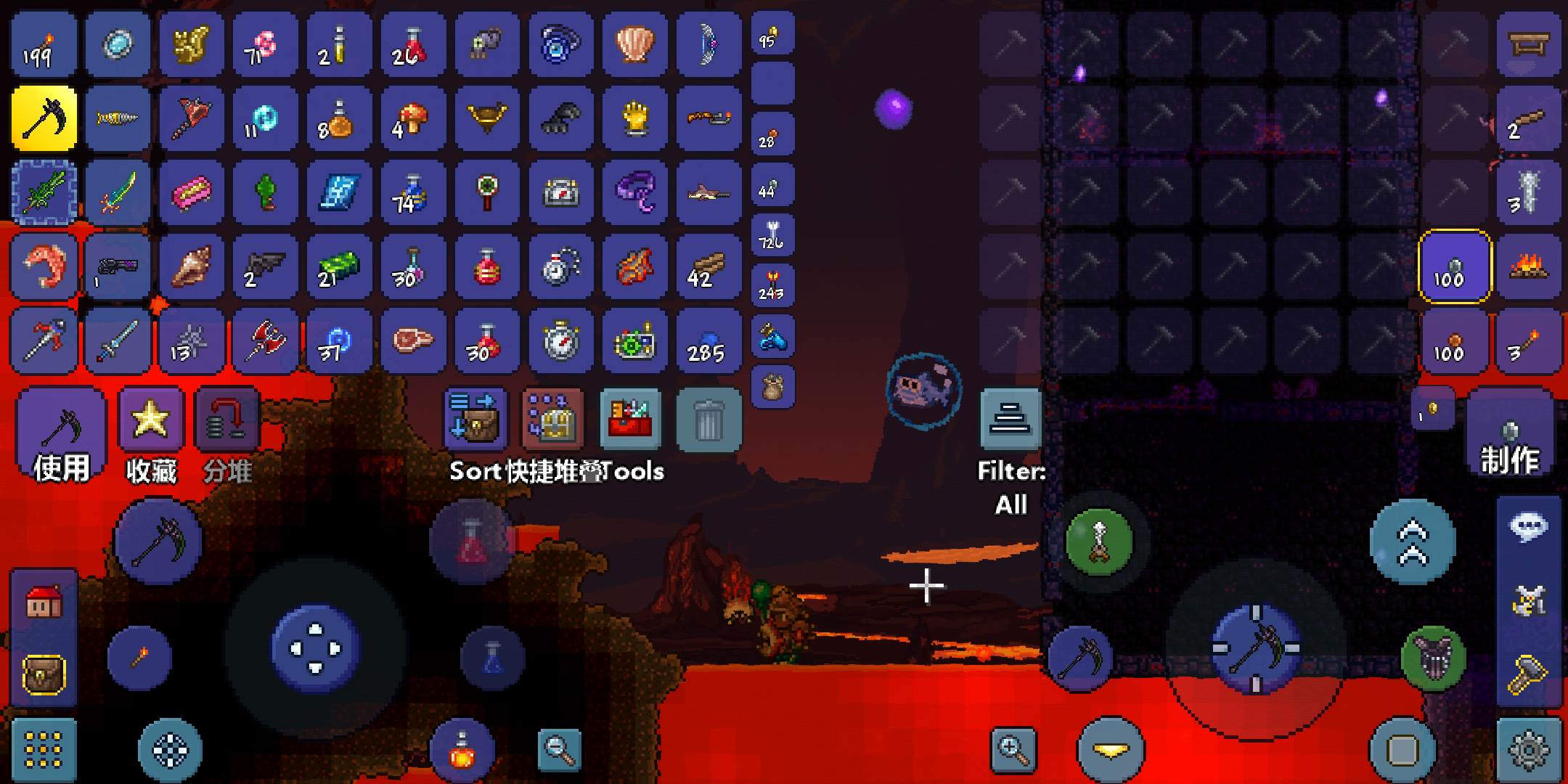The height and width of the screenshot is (784, 1568).
Task: Open the housing menu house icon
Action: pyautogui.click(x=44, y=601)
